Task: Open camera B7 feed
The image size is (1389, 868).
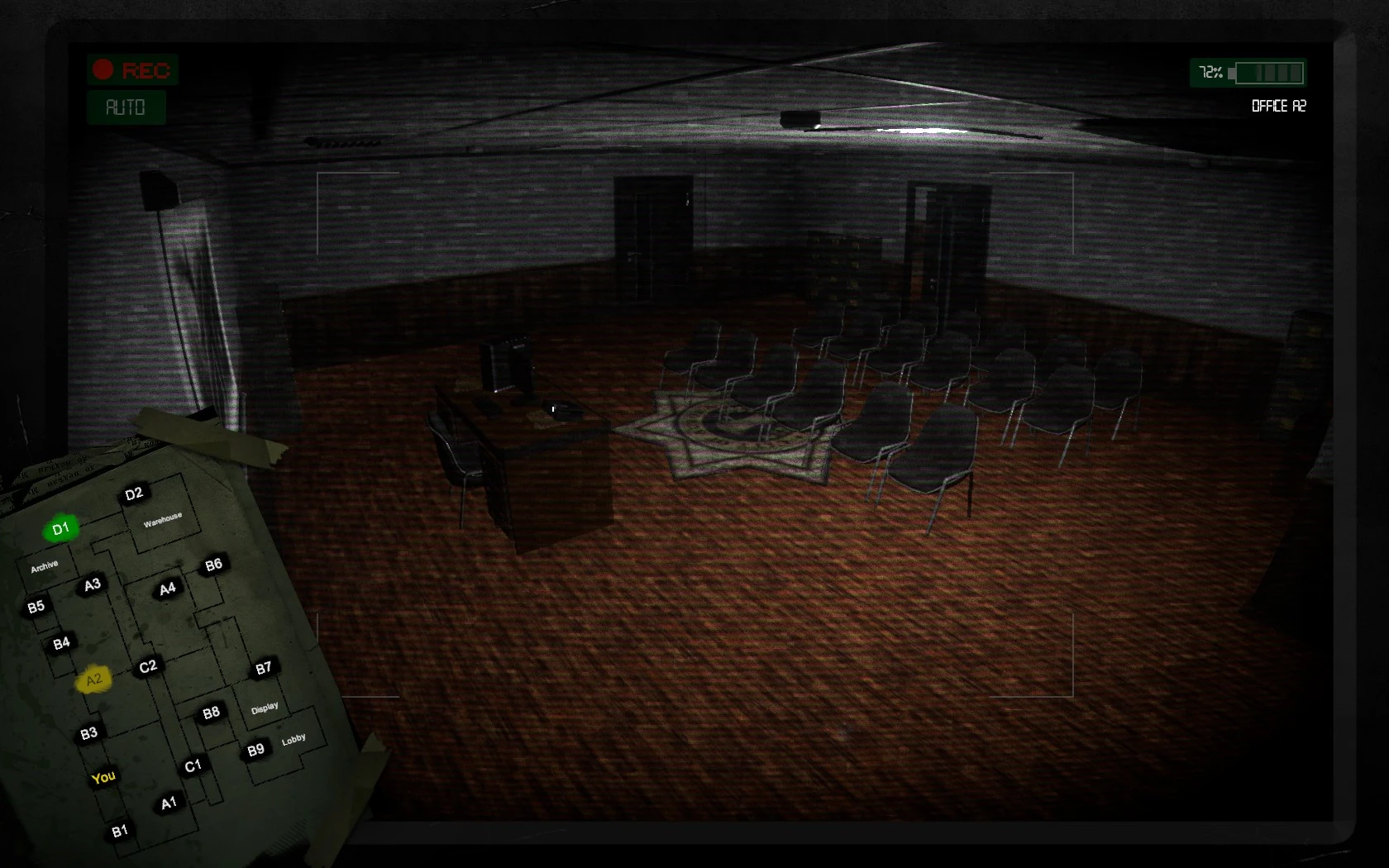Action: click(264, 669)
